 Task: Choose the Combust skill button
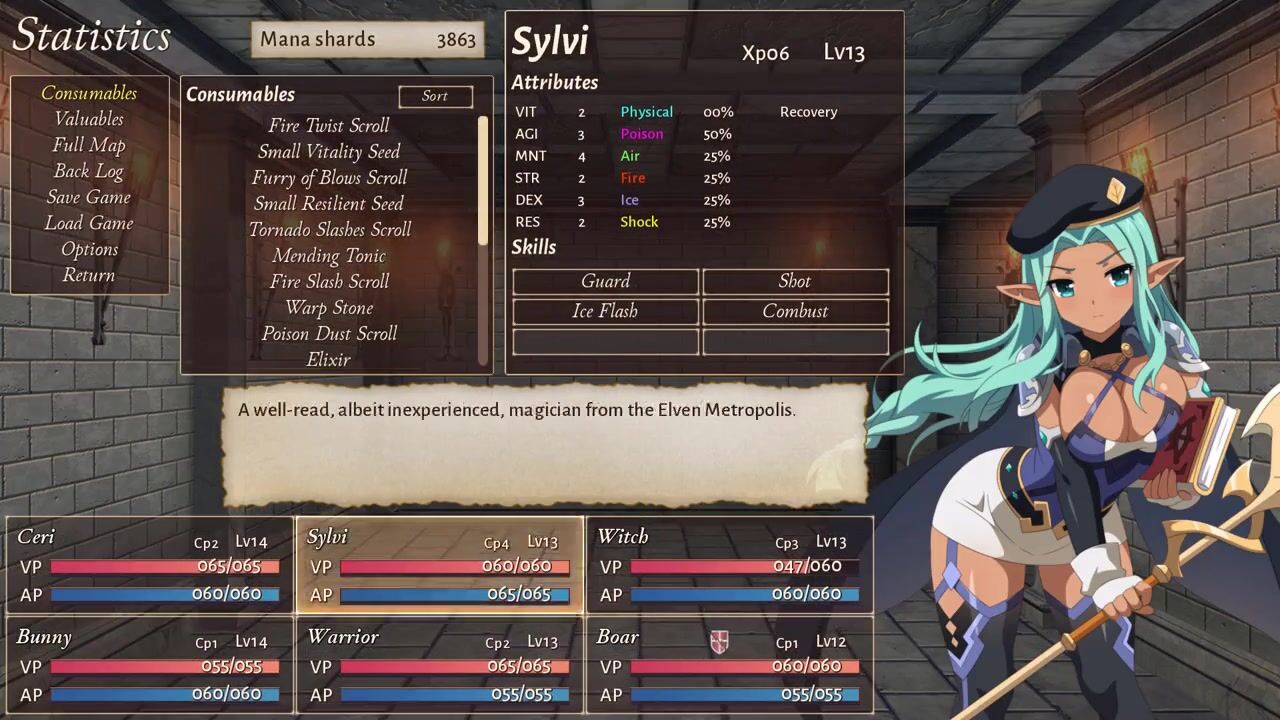point(795,311)
